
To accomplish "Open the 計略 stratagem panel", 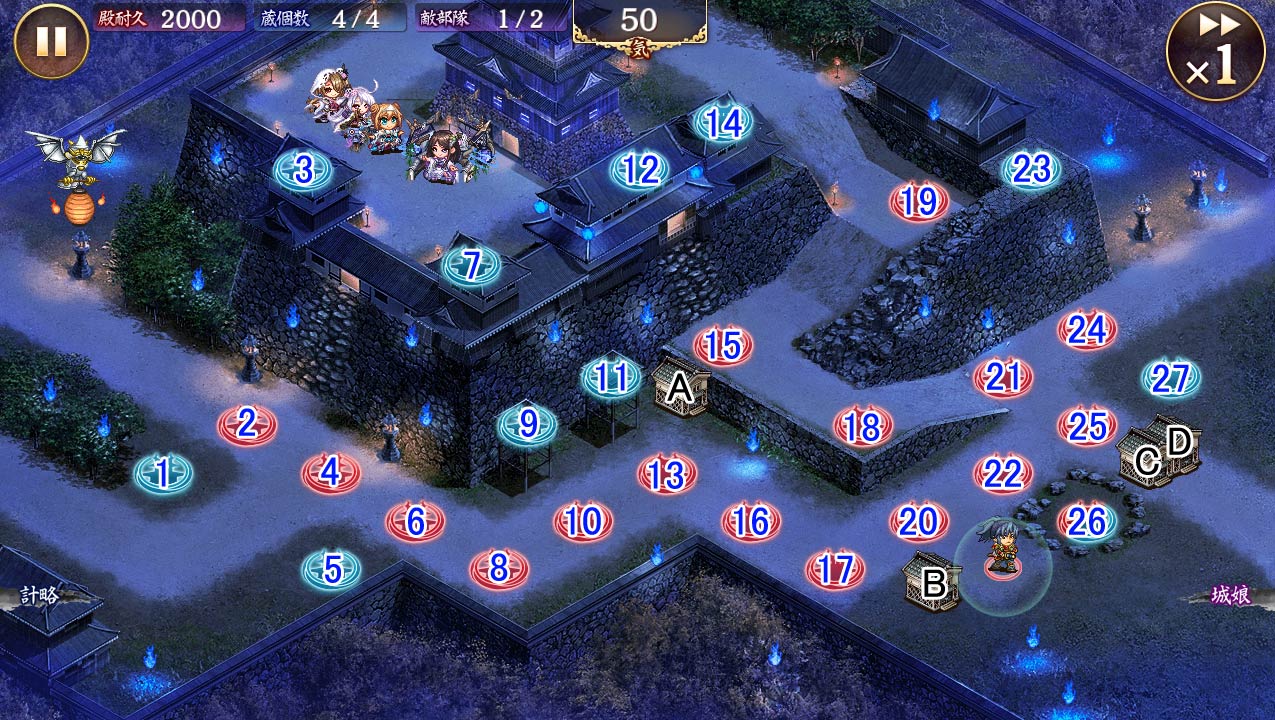I will pos(40,596).
